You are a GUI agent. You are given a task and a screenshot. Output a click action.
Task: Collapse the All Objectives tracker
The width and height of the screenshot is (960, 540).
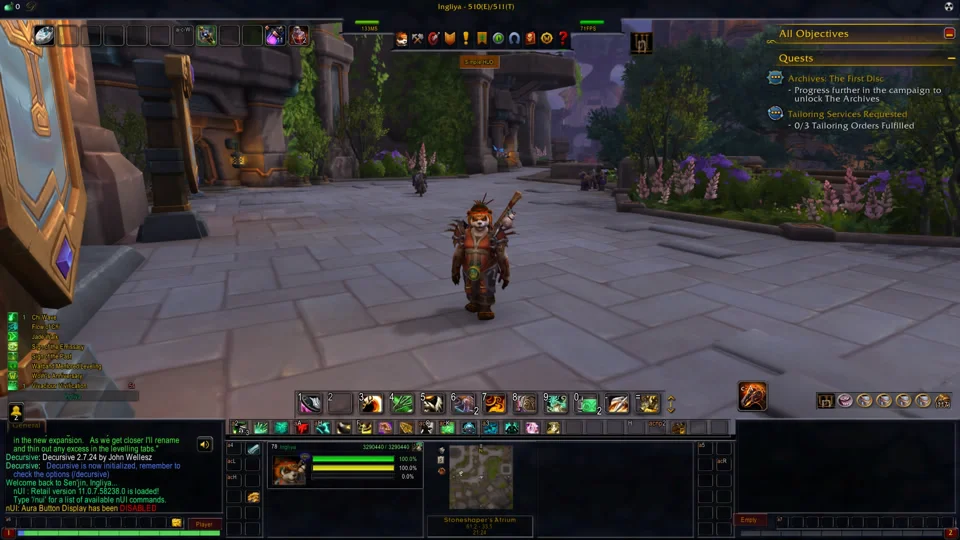949,33
